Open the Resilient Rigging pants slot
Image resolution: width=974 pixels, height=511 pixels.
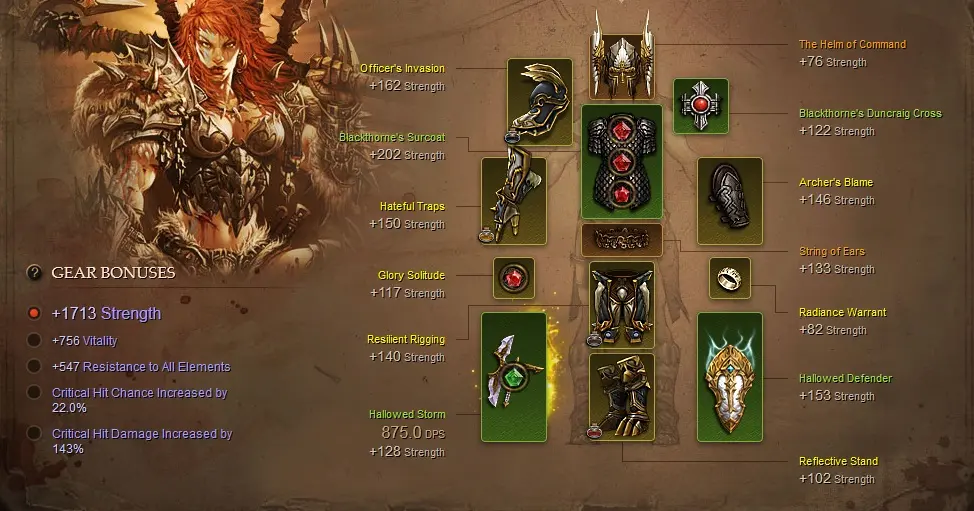(x=621, y=304)
